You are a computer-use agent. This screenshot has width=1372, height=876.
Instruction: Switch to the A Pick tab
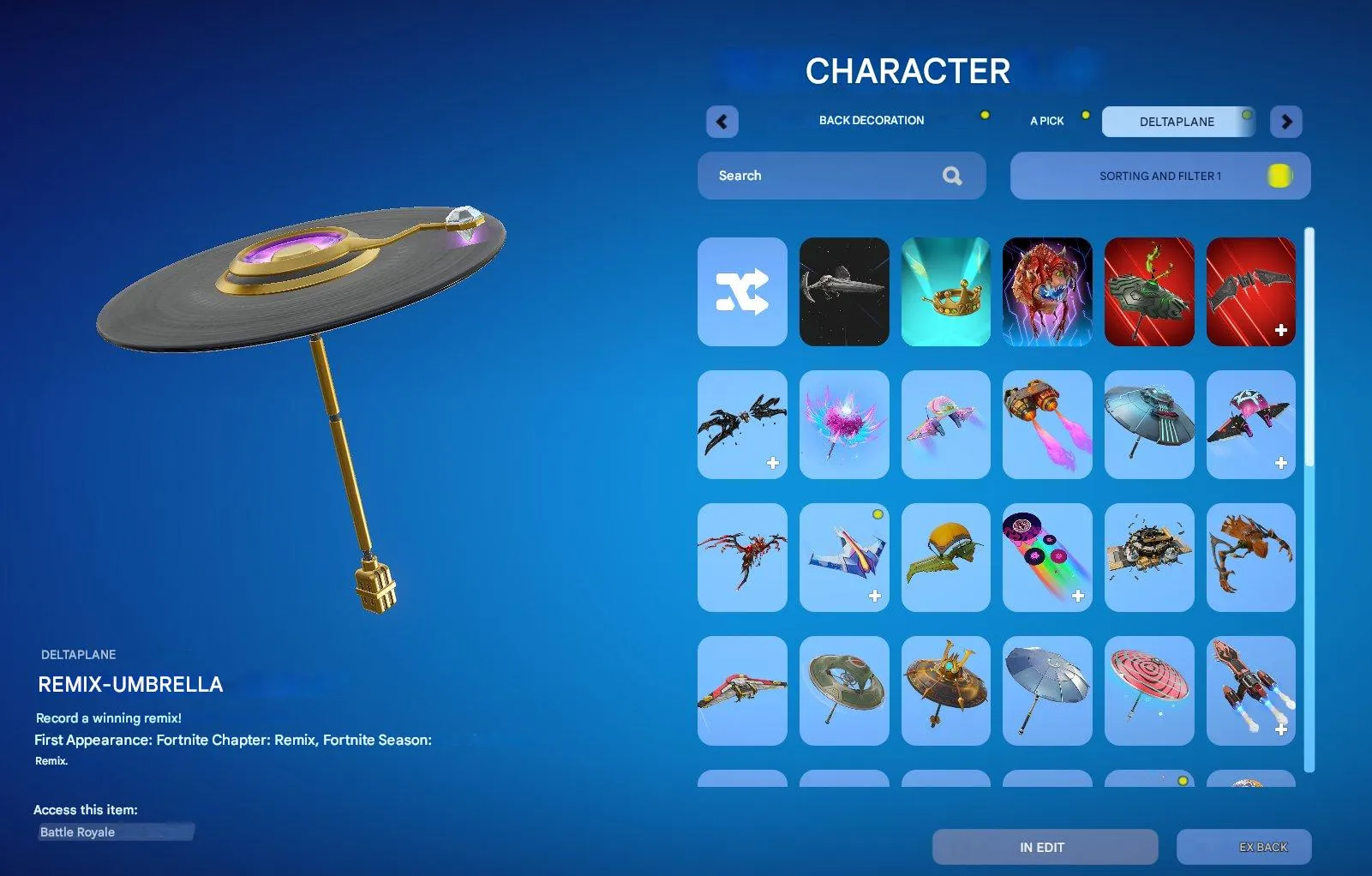(x=1046, y=121)
